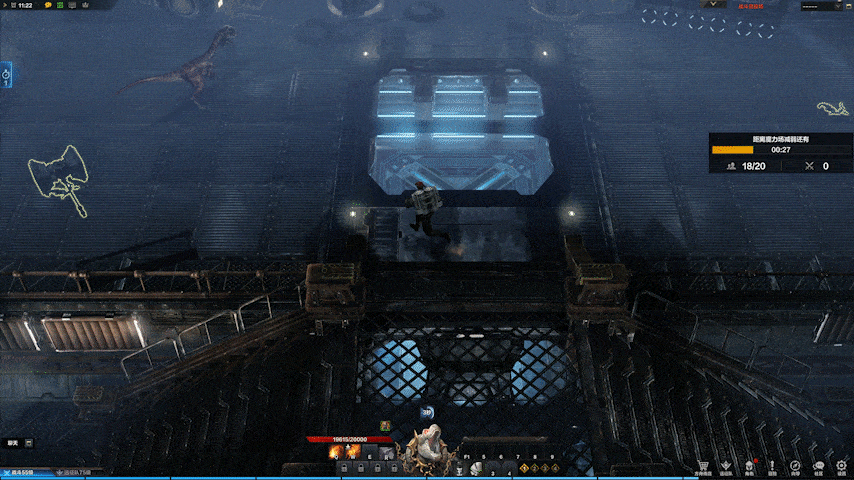The height and width of the screenshot is (480, 854).
Task: Click the green grid icon
Action: pyautogui.click(x=60, y=6)
